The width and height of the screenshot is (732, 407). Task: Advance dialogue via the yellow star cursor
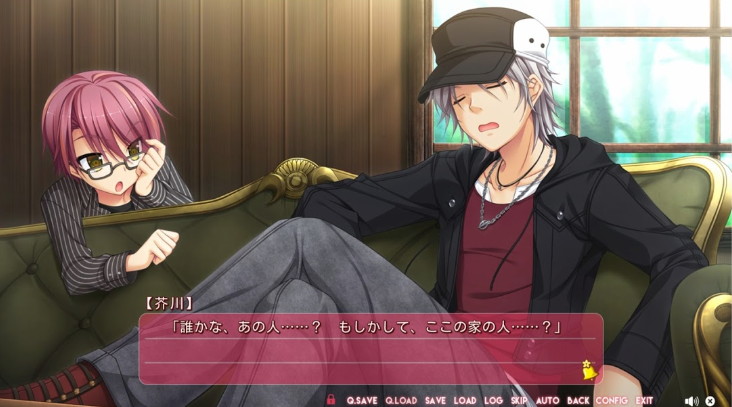(x=590, y=371)
